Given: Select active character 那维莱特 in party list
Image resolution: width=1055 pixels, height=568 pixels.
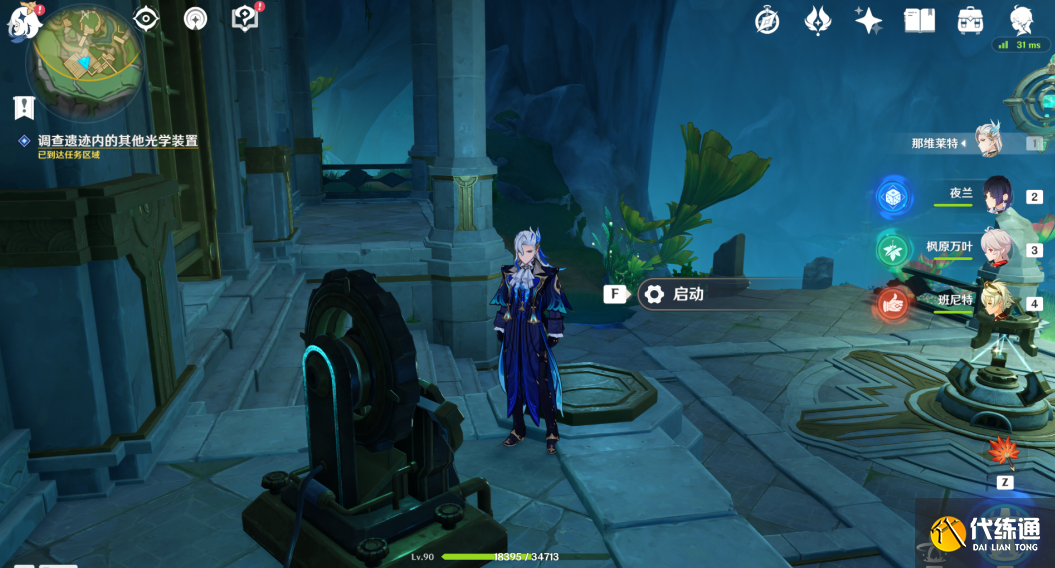Looking at the screenshot, I should tap(988, 143).
